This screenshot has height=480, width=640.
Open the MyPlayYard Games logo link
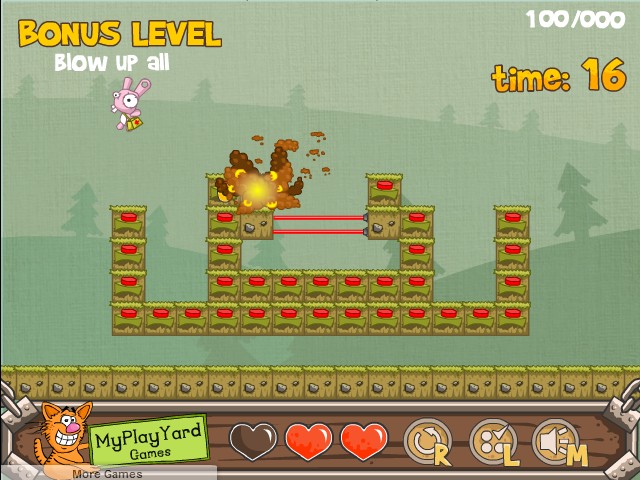[149, 439]
